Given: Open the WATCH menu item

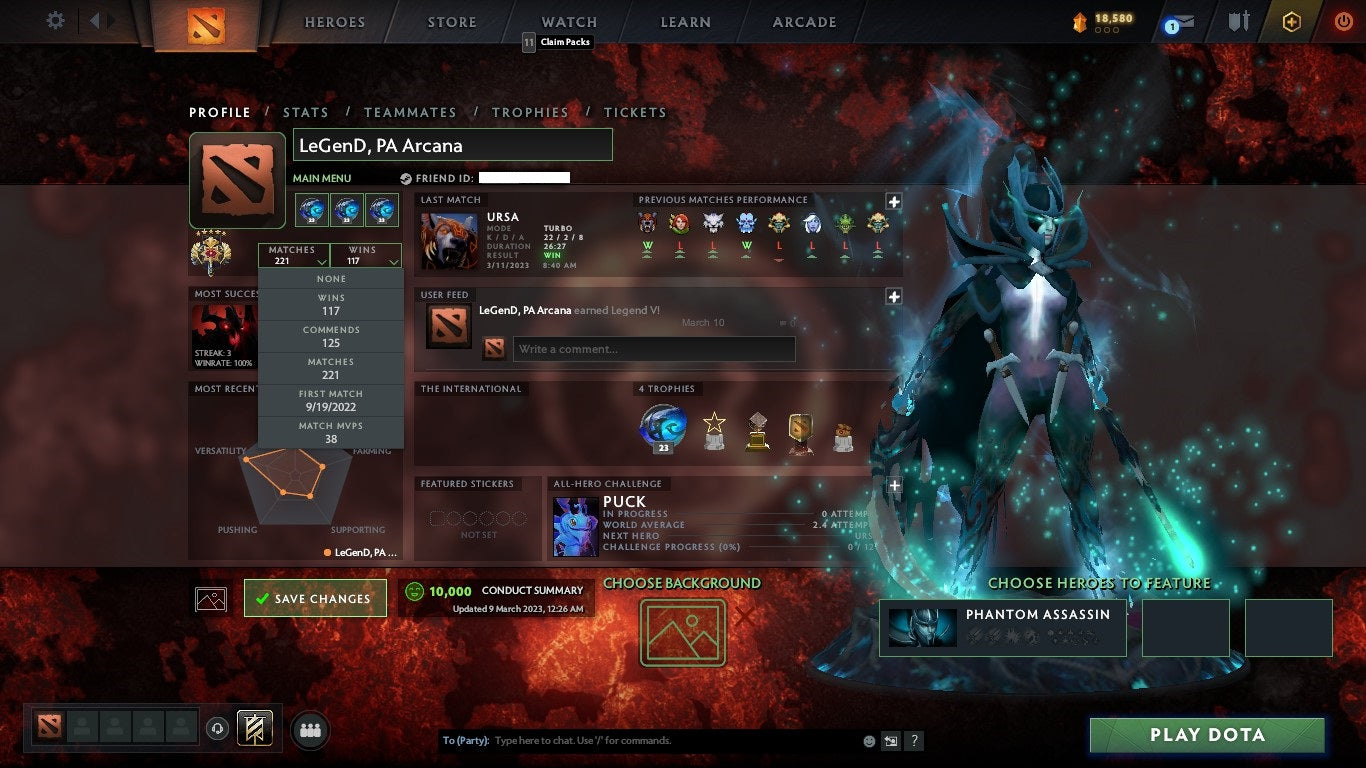Looking at the screenshot, I should coord(568,21).
